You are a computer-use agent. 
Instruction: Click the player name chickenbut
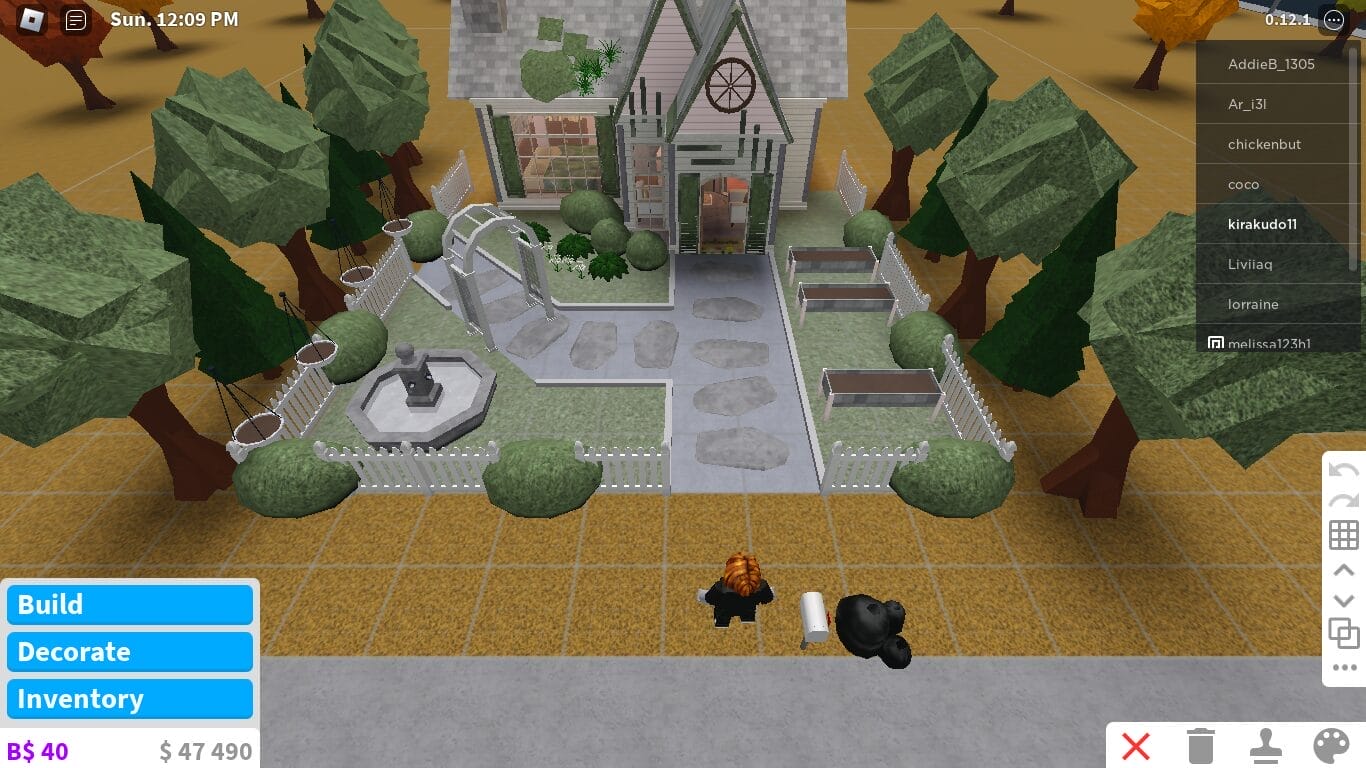(x=1265, y=144)
